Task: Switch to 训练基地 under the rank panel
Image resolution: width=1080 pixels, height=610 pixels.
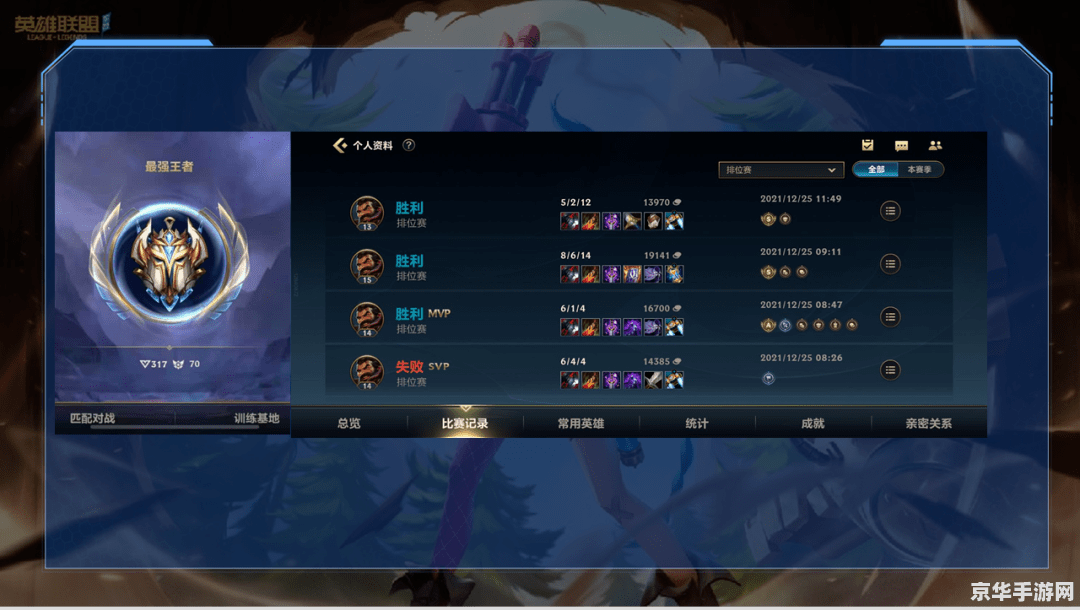Action: point(256,419)
